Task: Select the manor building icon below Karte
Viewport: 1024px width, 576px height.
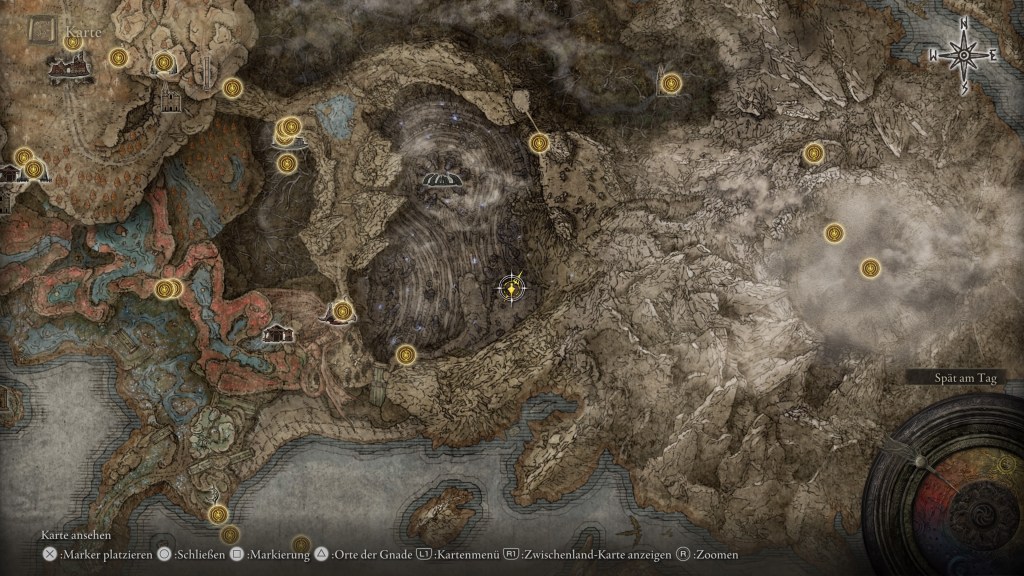Action: [x=68, y=67]
